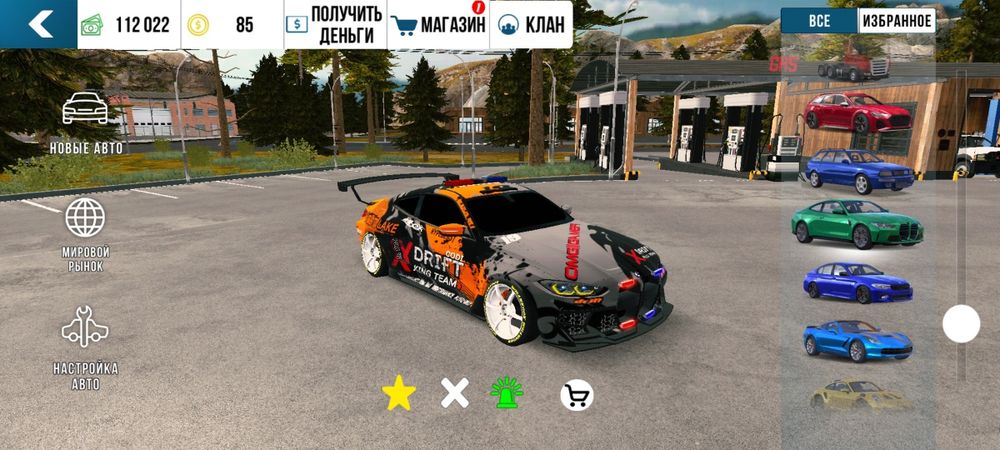1000x450 pixels.
Task: Select the green sedan thumbnail
Action: click(x=858, y=221)
